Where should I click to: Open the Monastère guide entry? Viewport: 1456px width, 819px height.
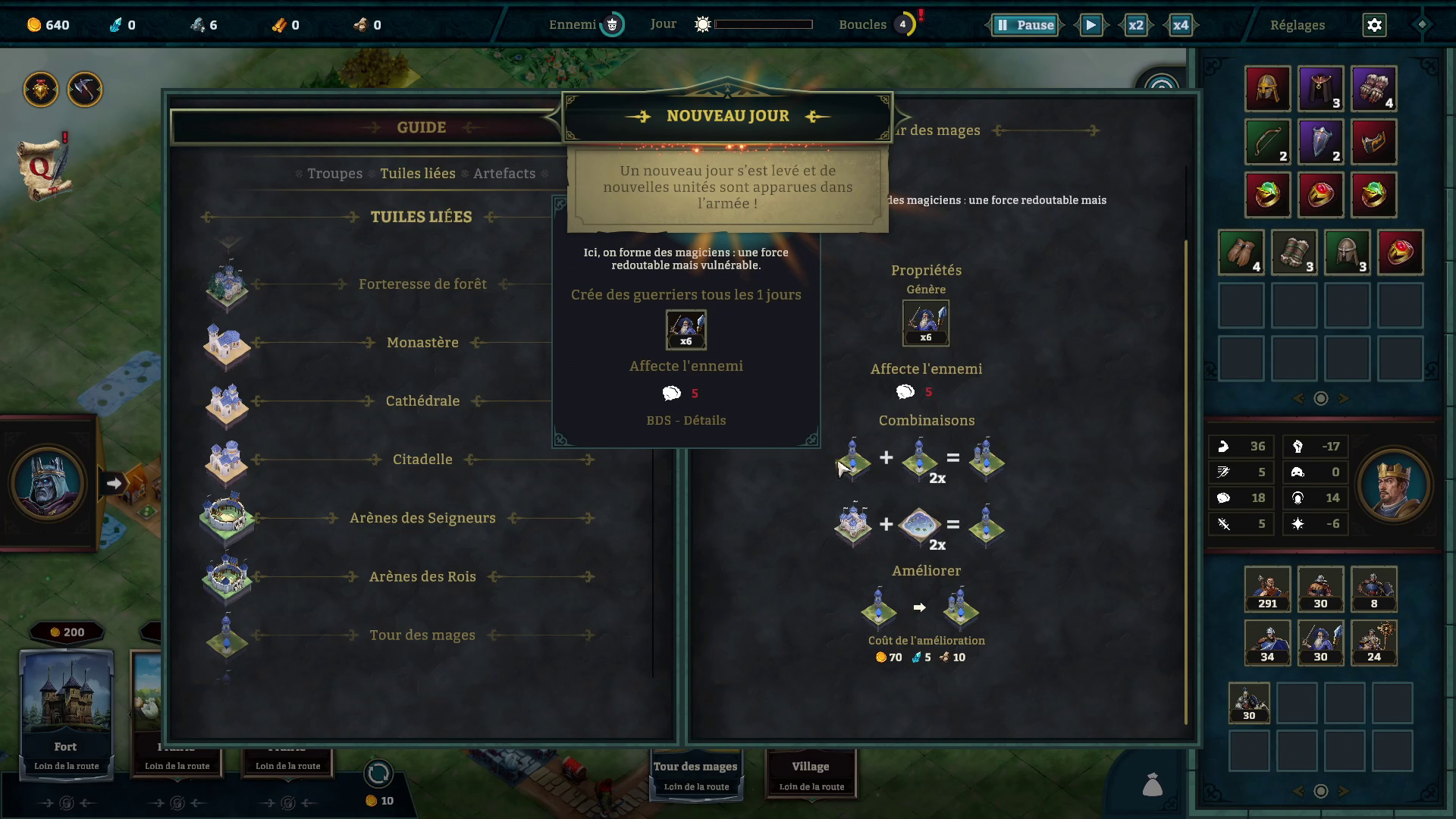(422, 343)
